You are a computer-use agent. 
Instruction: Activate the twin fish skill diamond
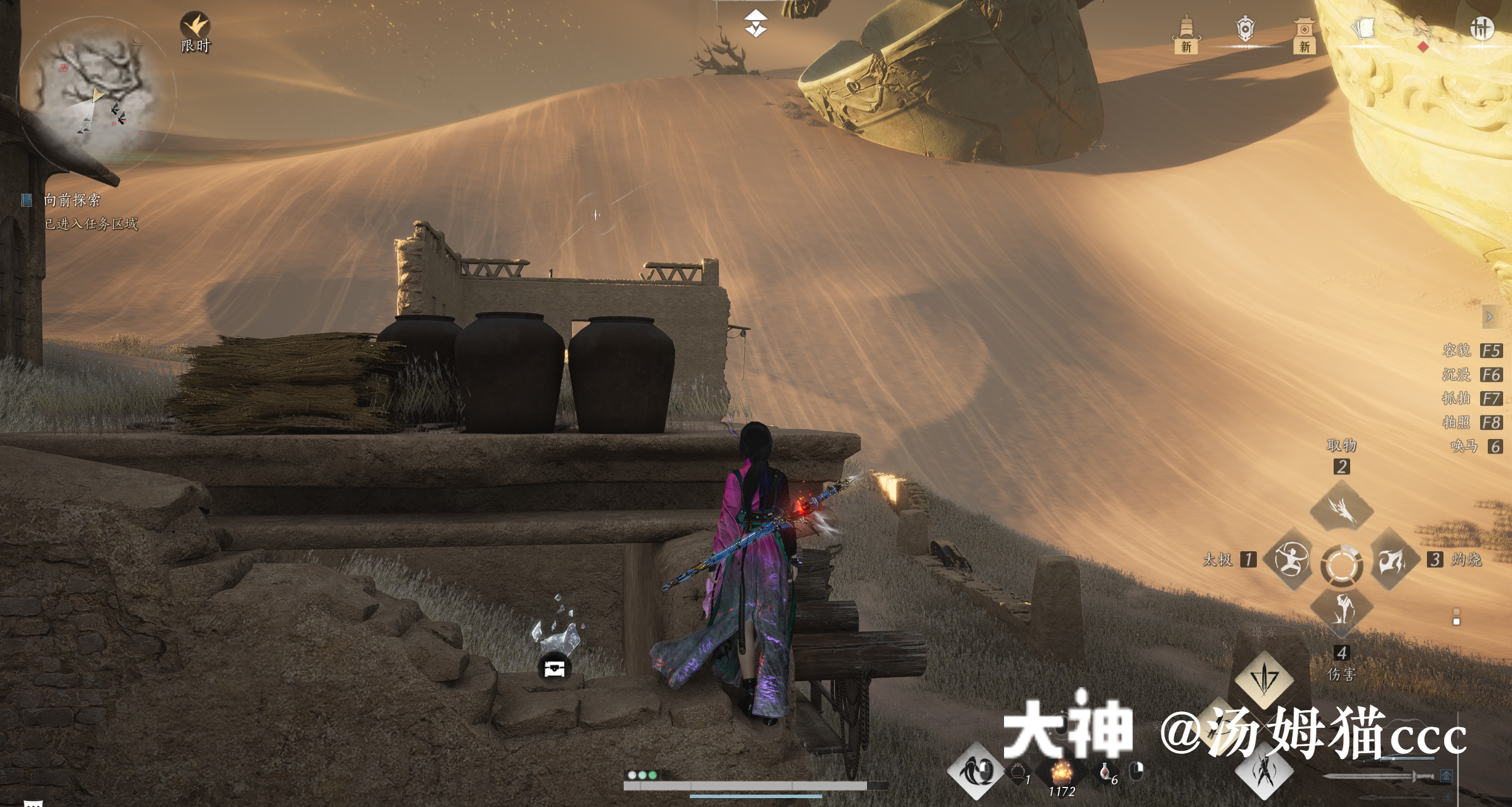[975, 771]
